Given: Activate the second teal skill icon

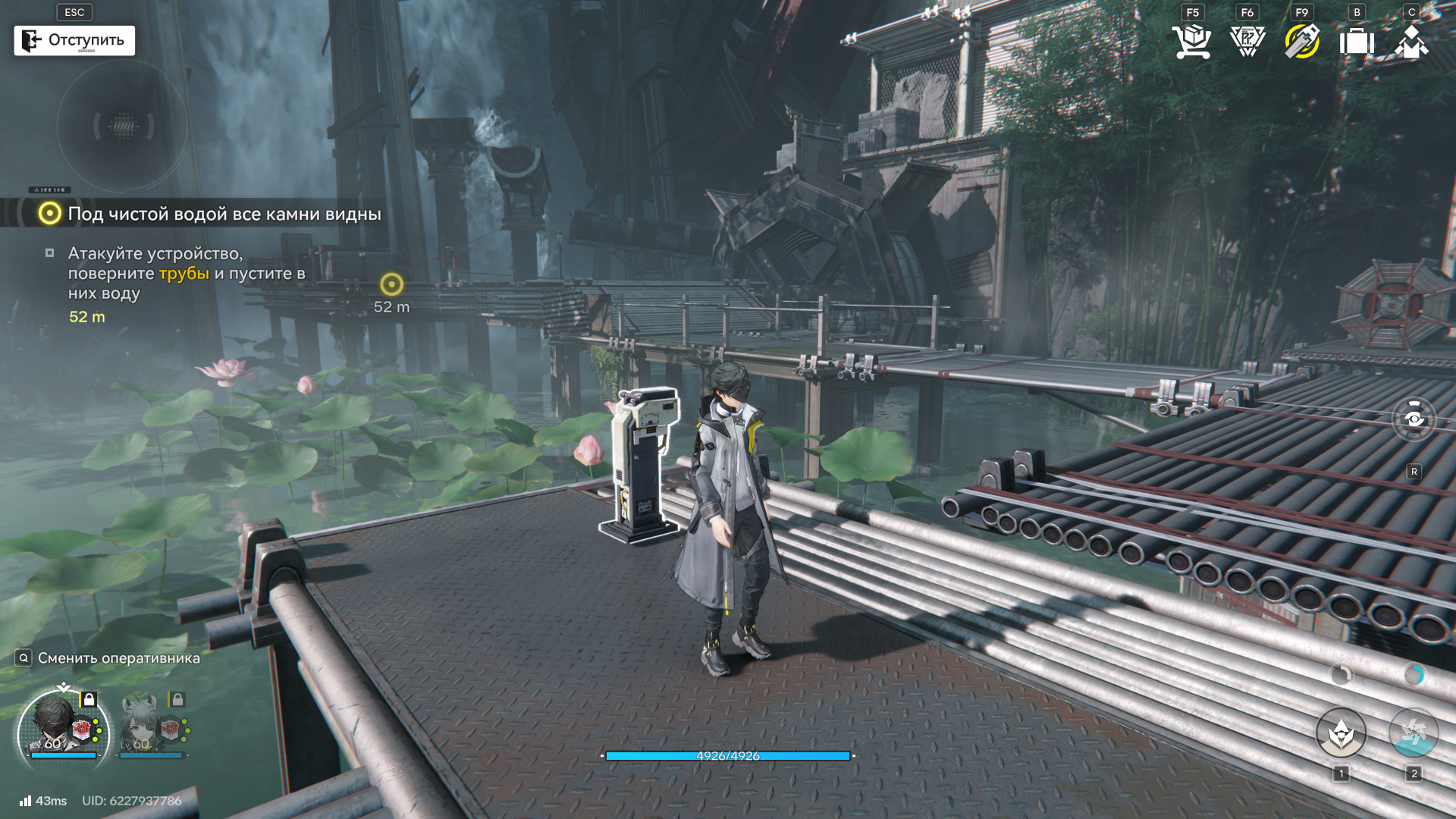Looking at the screenshot, I should pos(1413,733).
